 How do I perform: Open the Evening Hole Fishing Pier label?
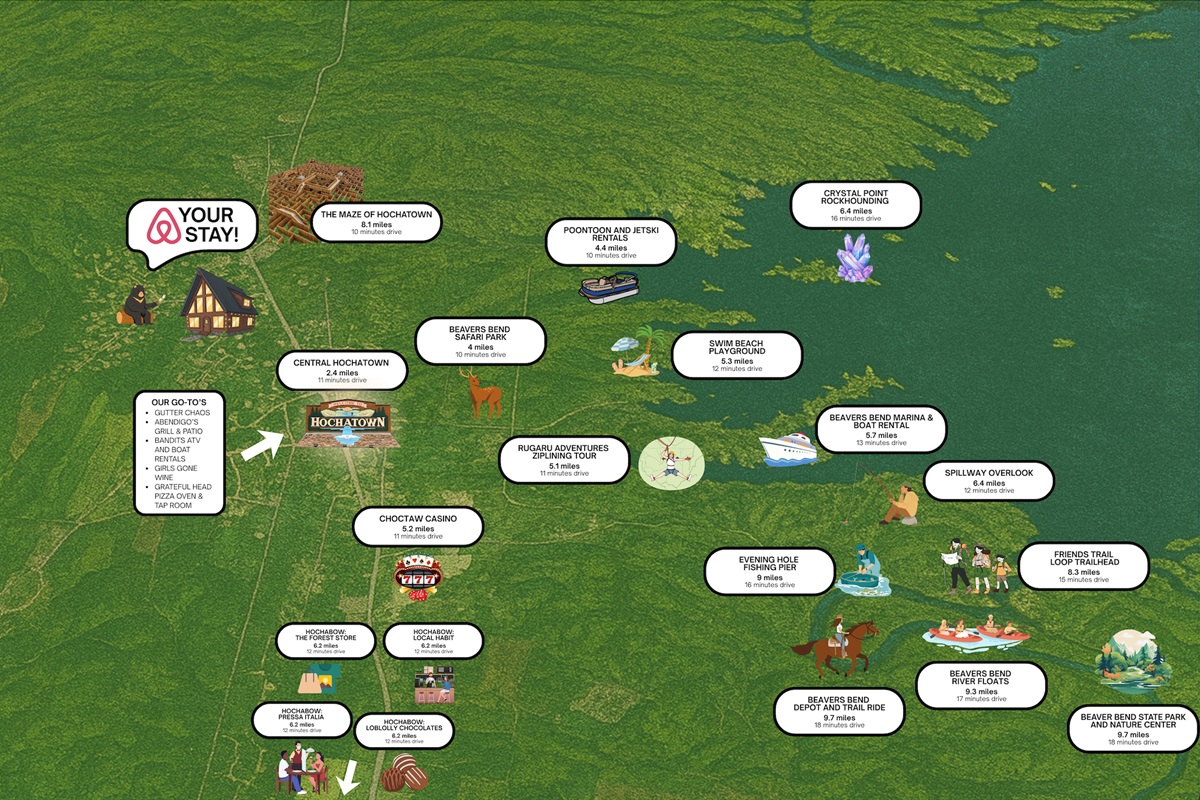(769, 571)
